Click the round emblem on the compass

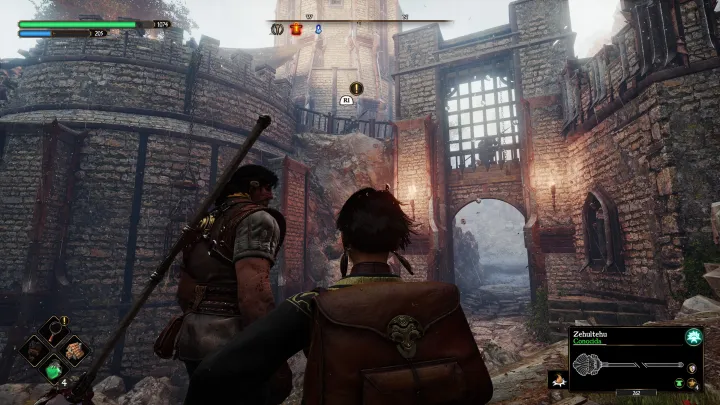pyautogui.click(x=275, y=30)
